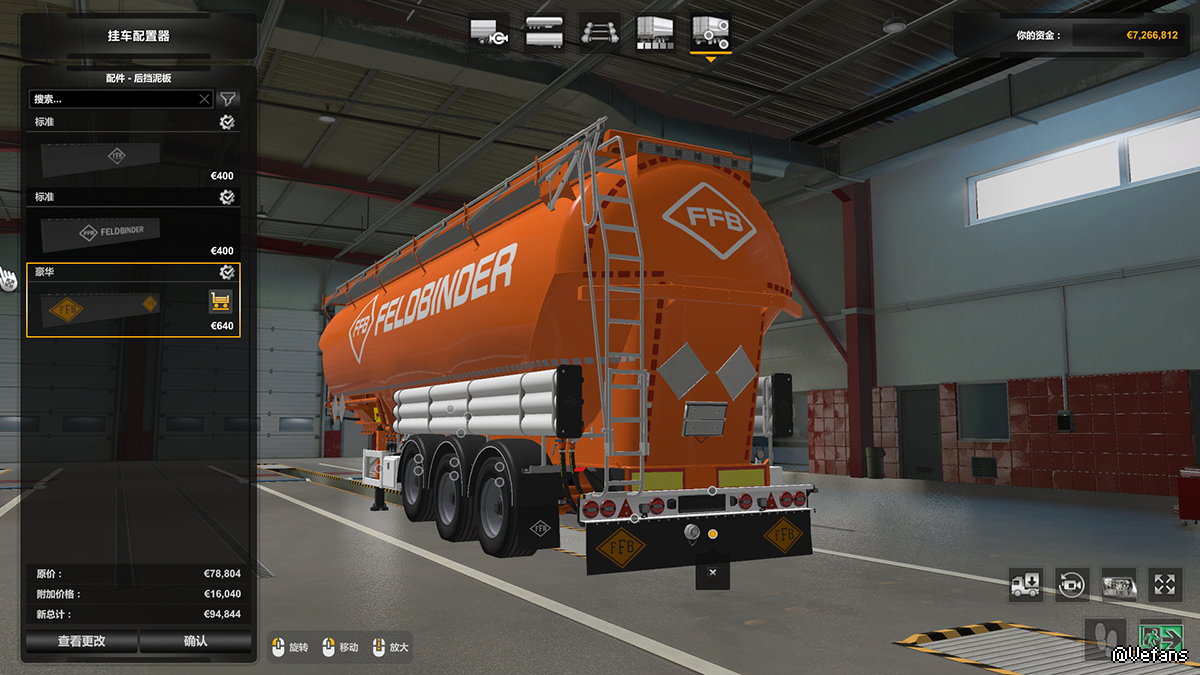Reset the camera view rotation

[x=1072, y=584]
